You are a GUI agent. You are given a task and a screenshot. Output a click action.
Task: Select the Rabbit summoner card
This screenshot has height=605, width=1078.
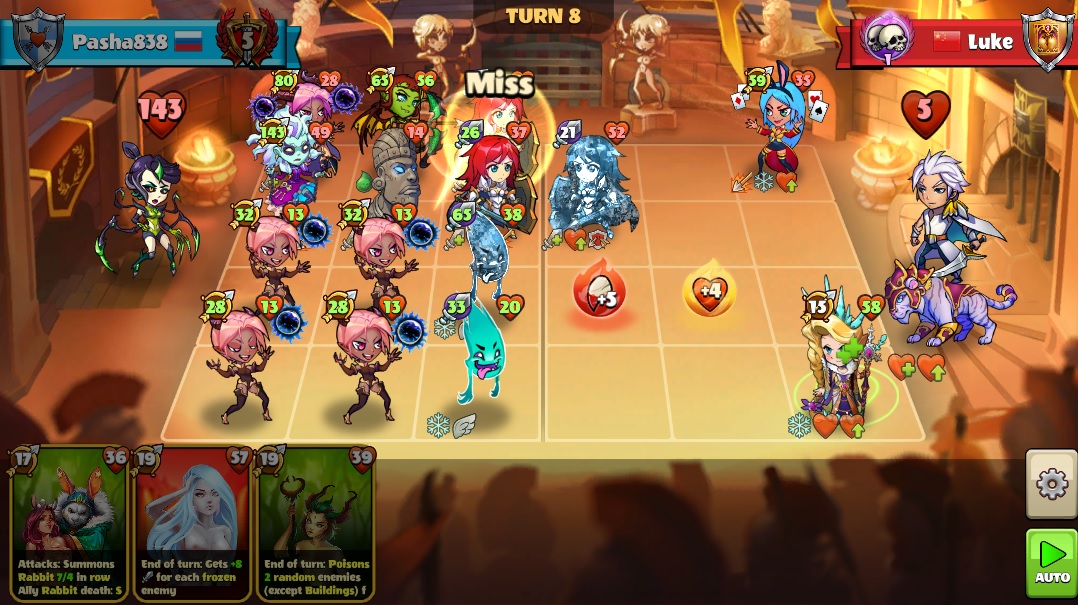(x=68, y=522)
